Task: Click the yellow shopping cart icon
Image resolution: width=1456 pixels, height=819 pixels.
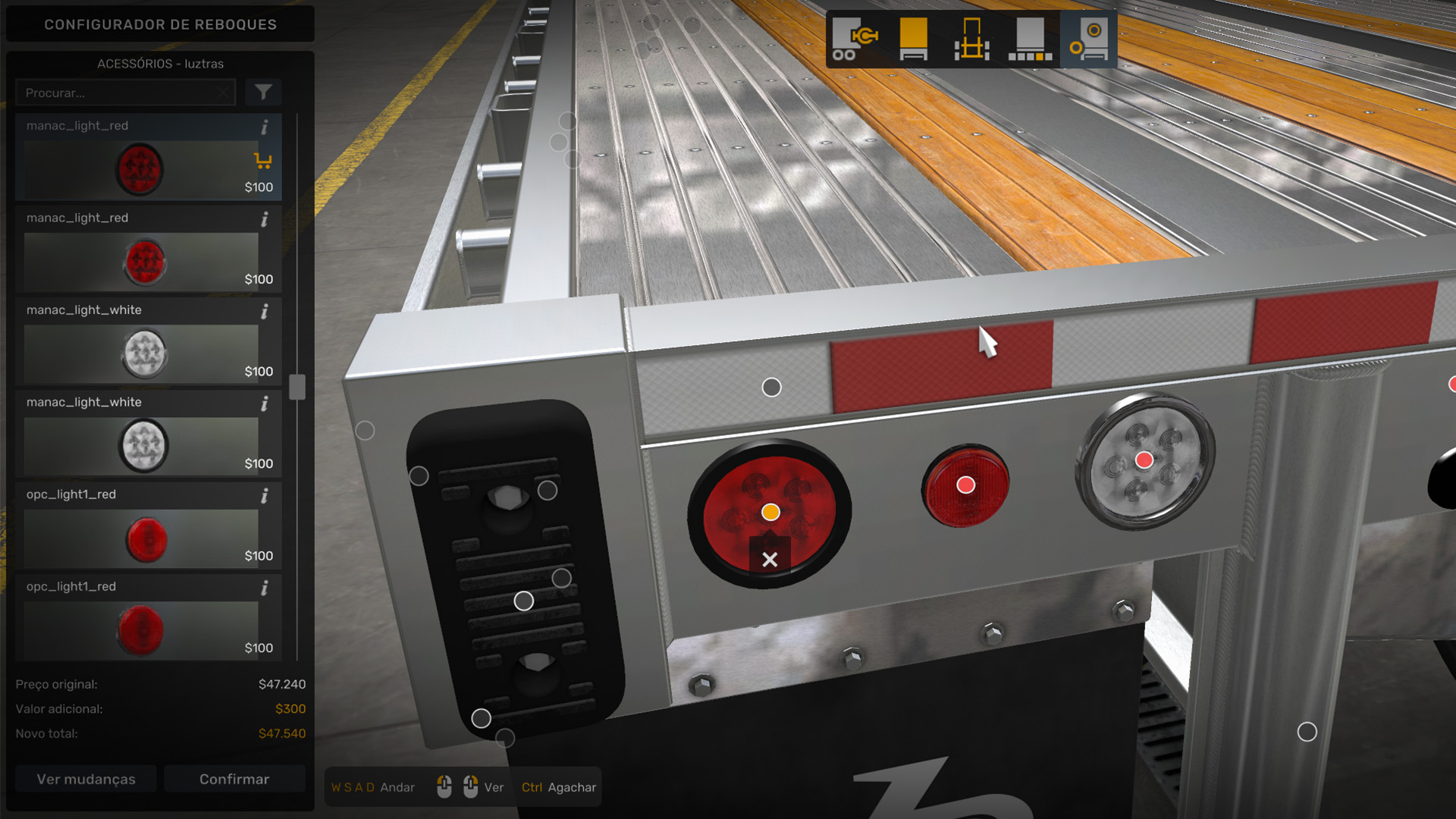Action: (263, 161)
